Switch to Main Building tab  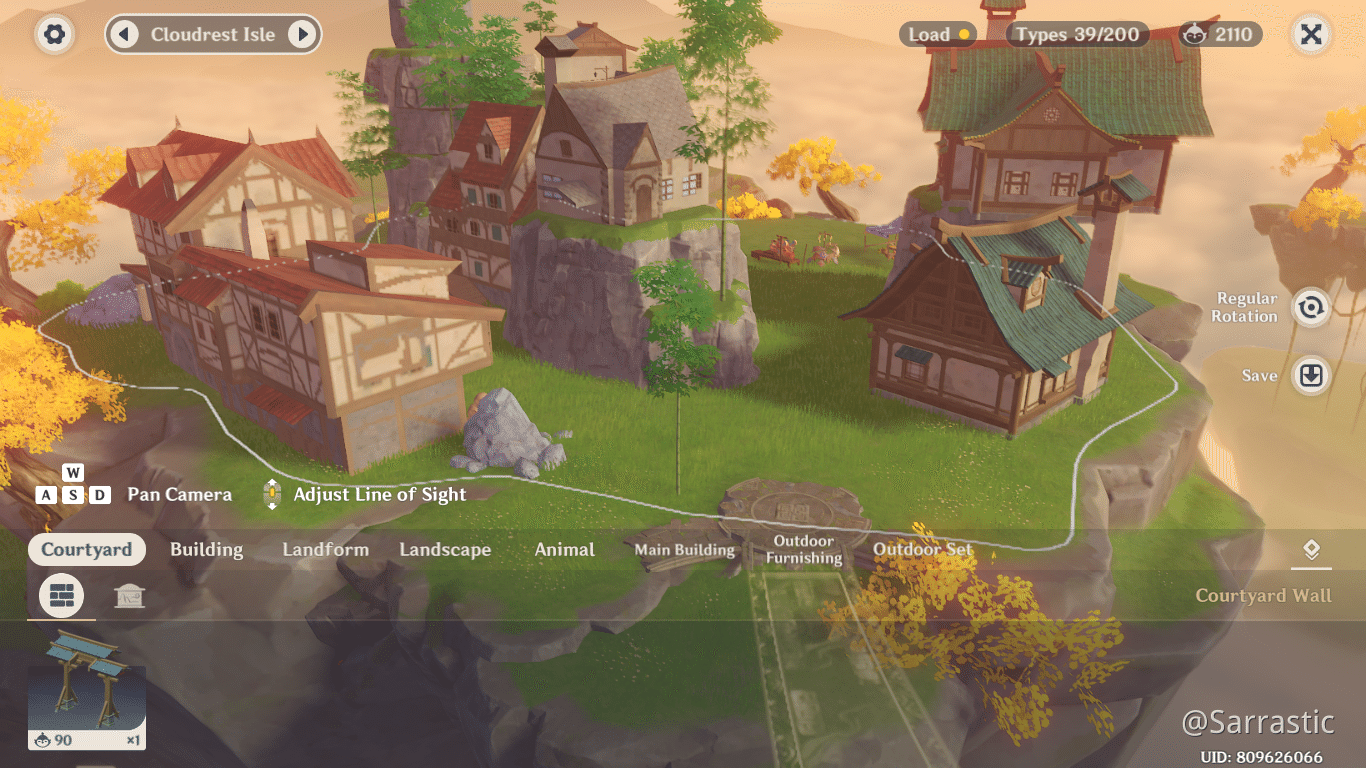[684, 550]
